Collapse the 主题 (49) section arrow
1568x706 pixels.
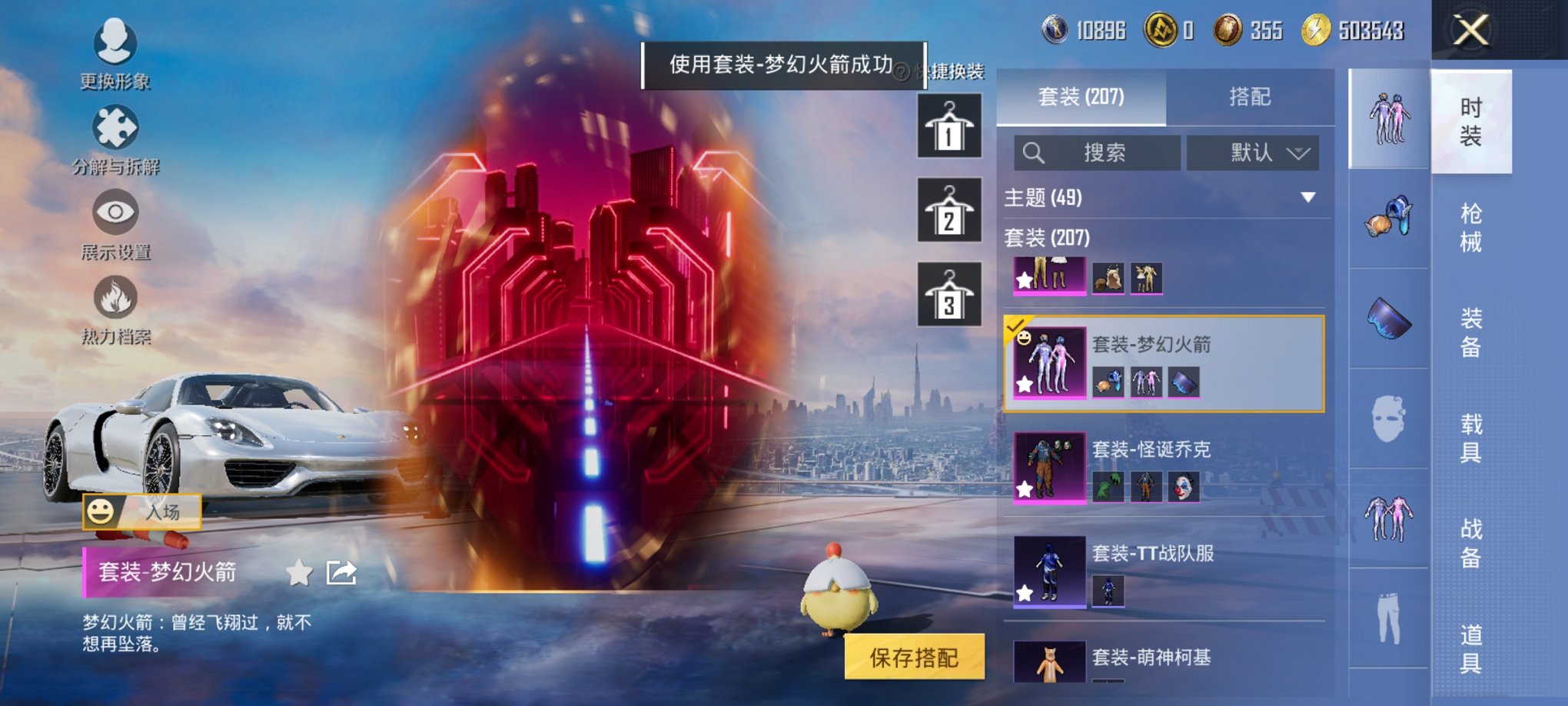pos(1307,197)
